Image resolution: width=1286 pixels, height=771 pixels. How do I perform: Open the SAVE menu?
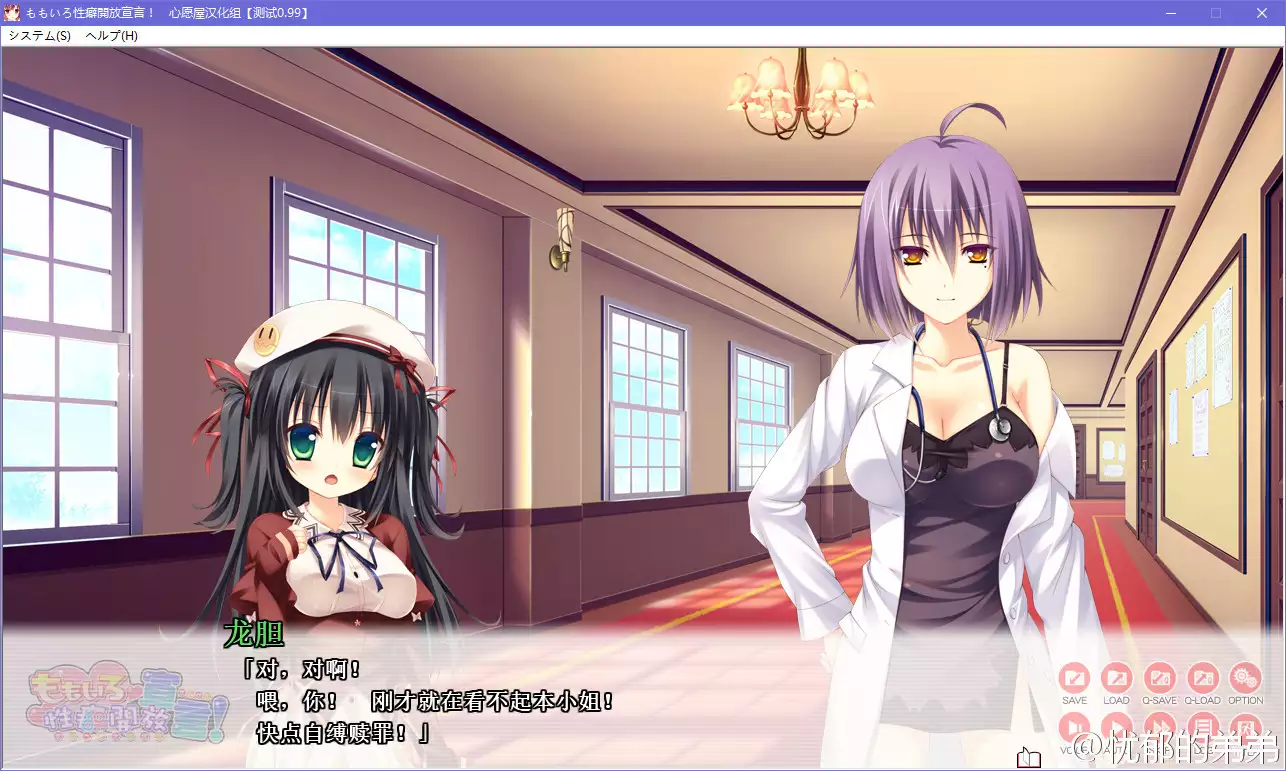click(x=1074, y=679)
